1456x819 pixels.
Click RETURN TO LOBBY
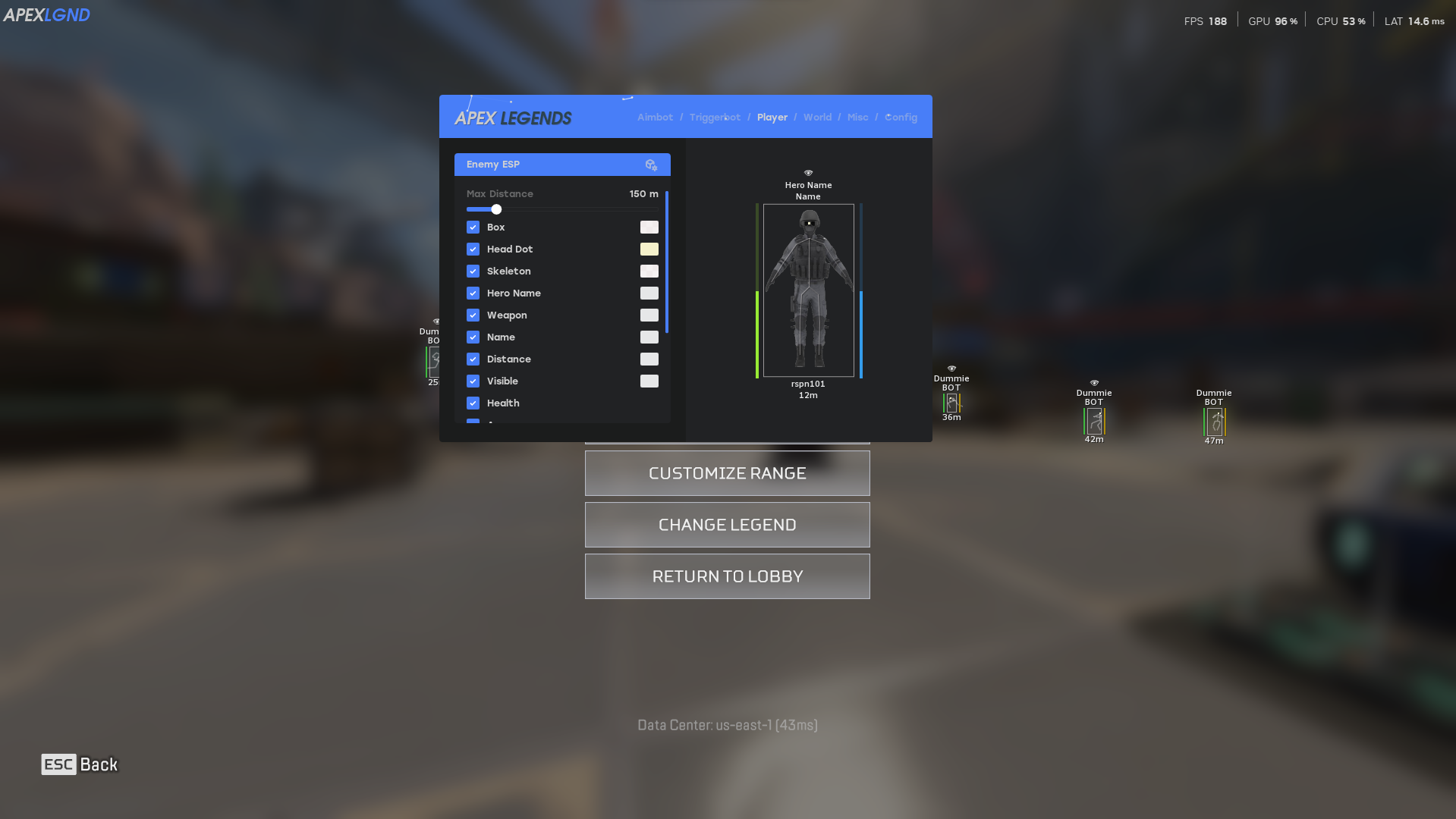pyautogui.click(x=727, y=576)
